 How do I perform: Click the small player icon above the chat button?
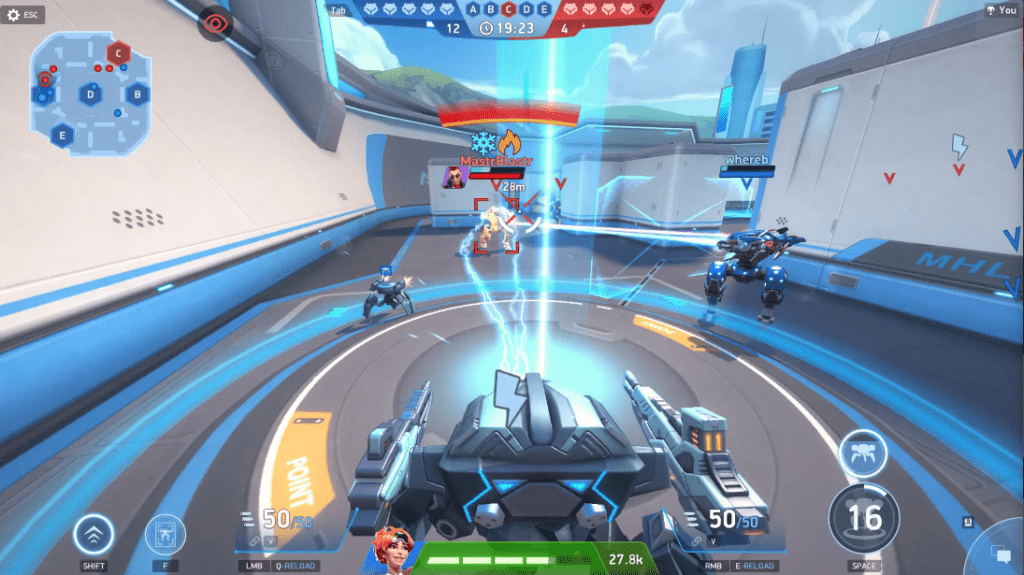968,521
